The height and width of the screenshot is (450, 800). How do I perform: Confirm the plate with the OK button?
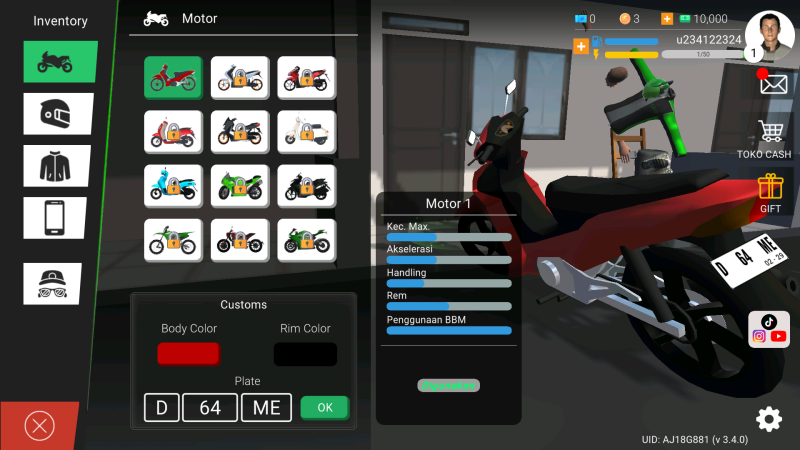(325, 407)
